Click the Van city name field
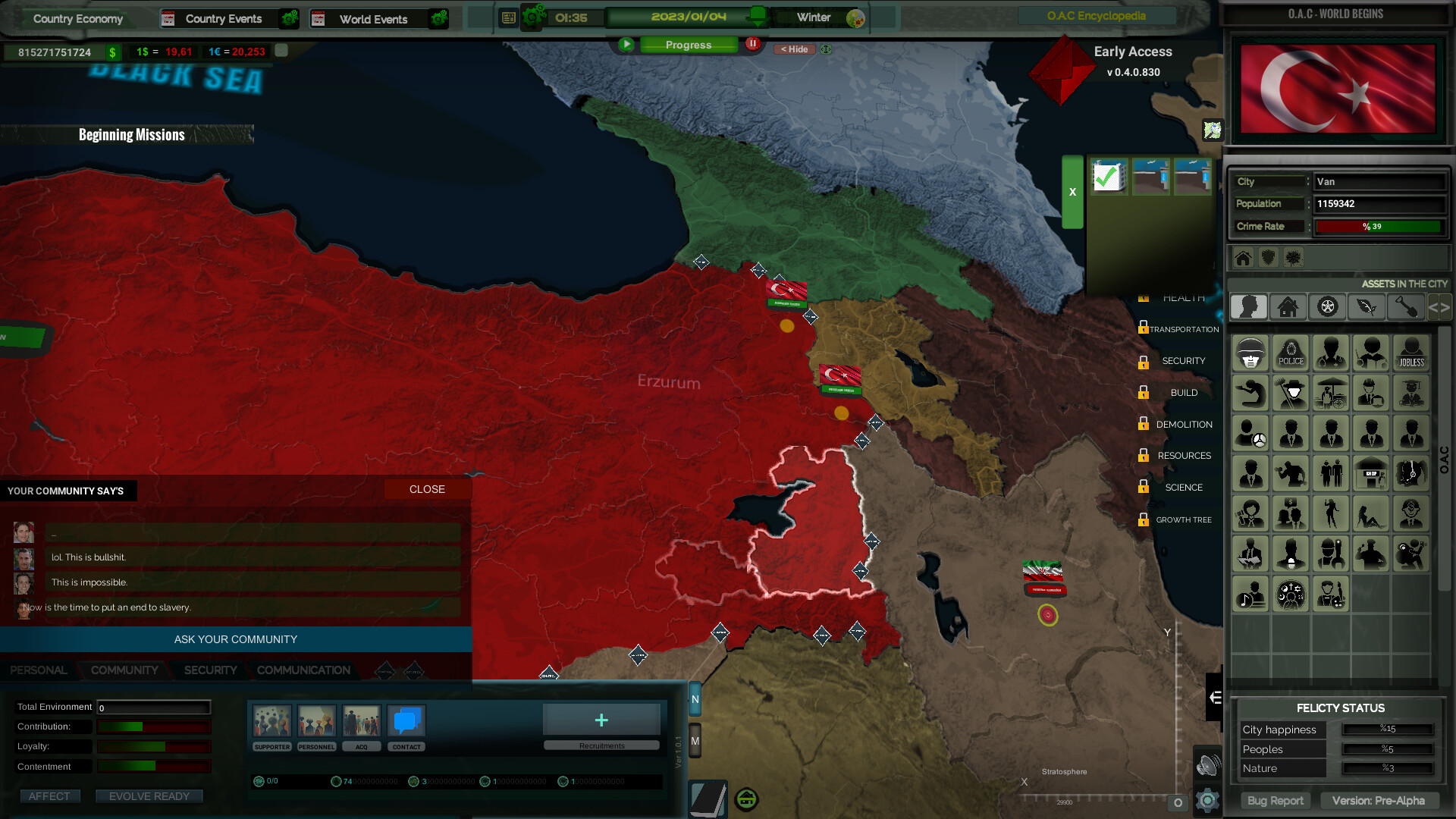Viewport: 1456px width, 819px height. click(x=1379, y=181)
